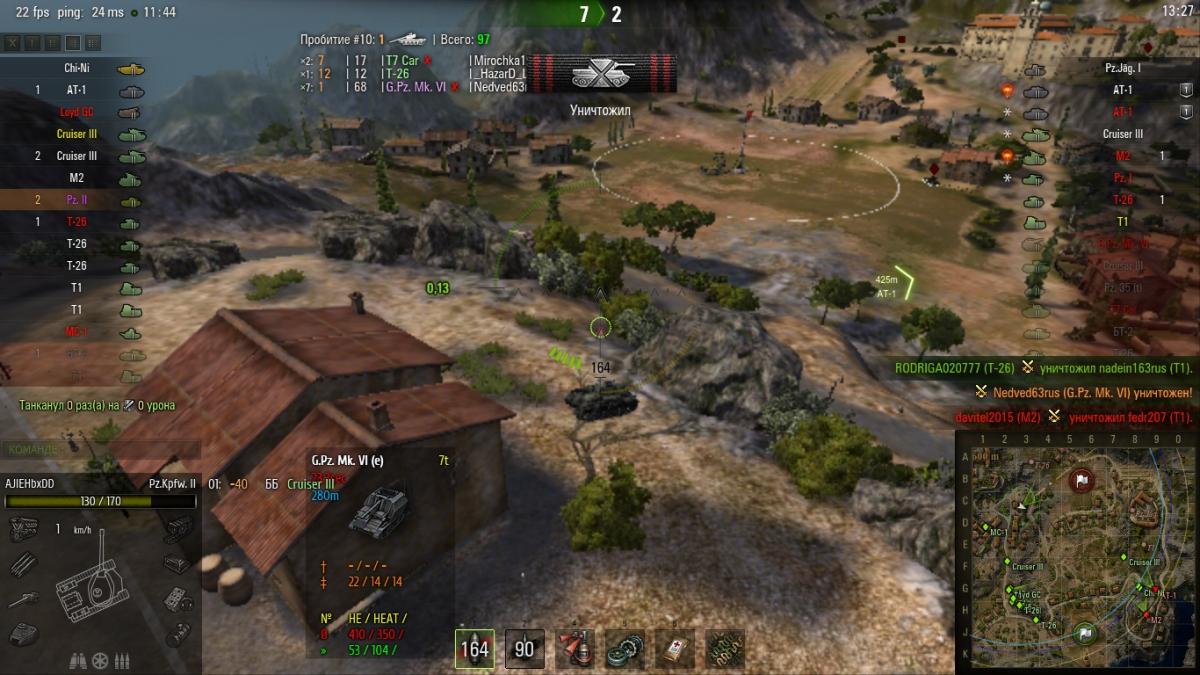The image size is (1200, 675).
Task: Click the X button above the team list
Action: click(x=12, y=43)
